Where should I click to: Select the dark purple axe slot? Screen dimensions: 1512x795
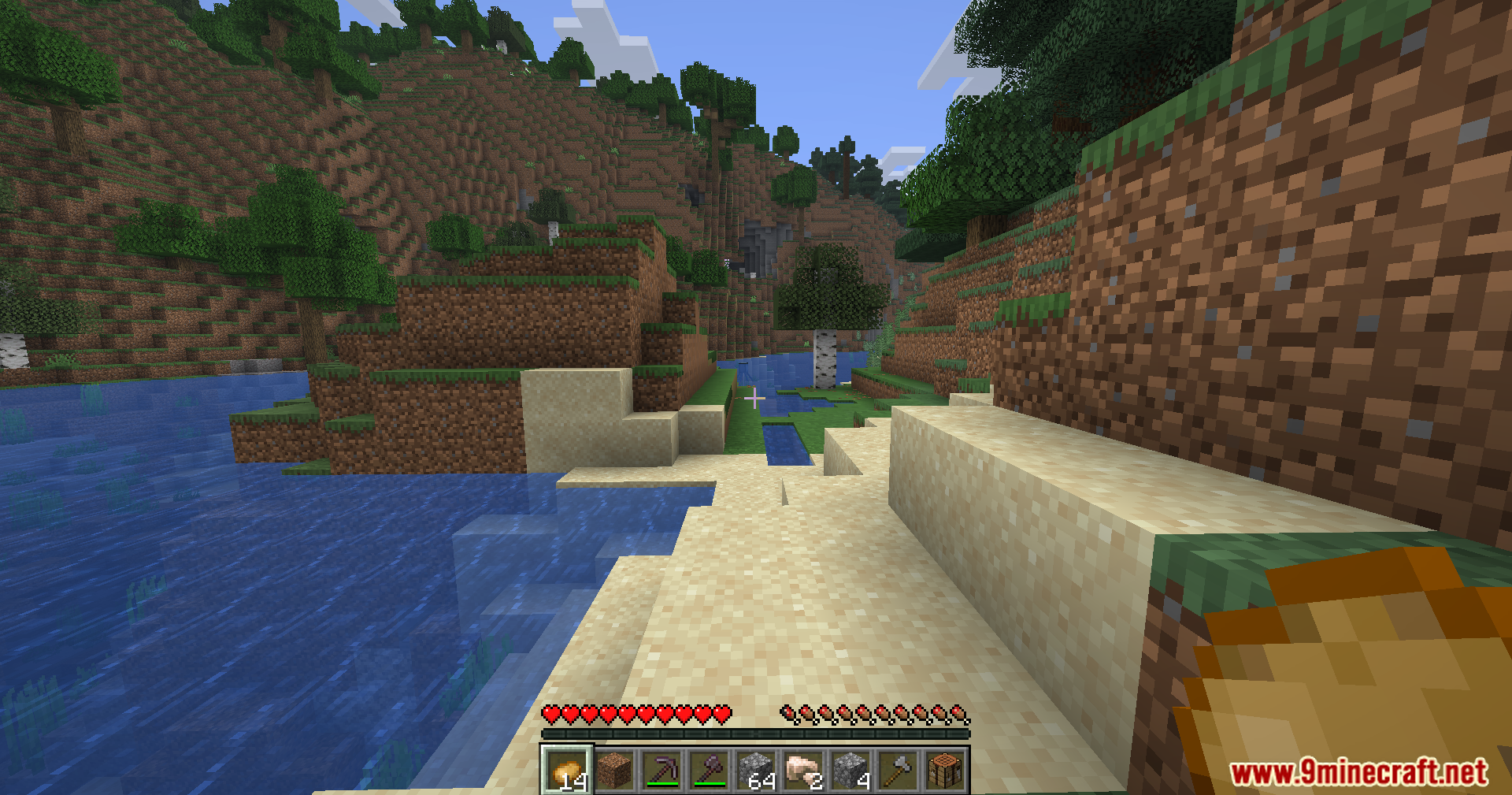(709, 771)
